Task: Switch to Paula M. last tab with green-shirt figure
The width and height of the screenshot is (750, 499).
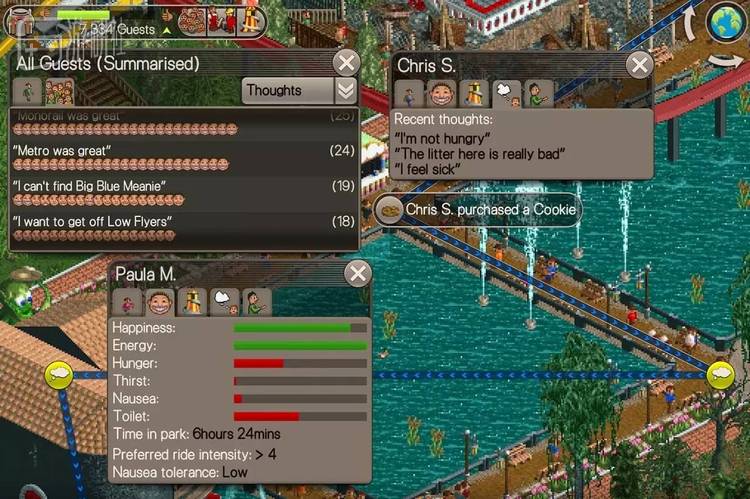Action: coord(257,302)
